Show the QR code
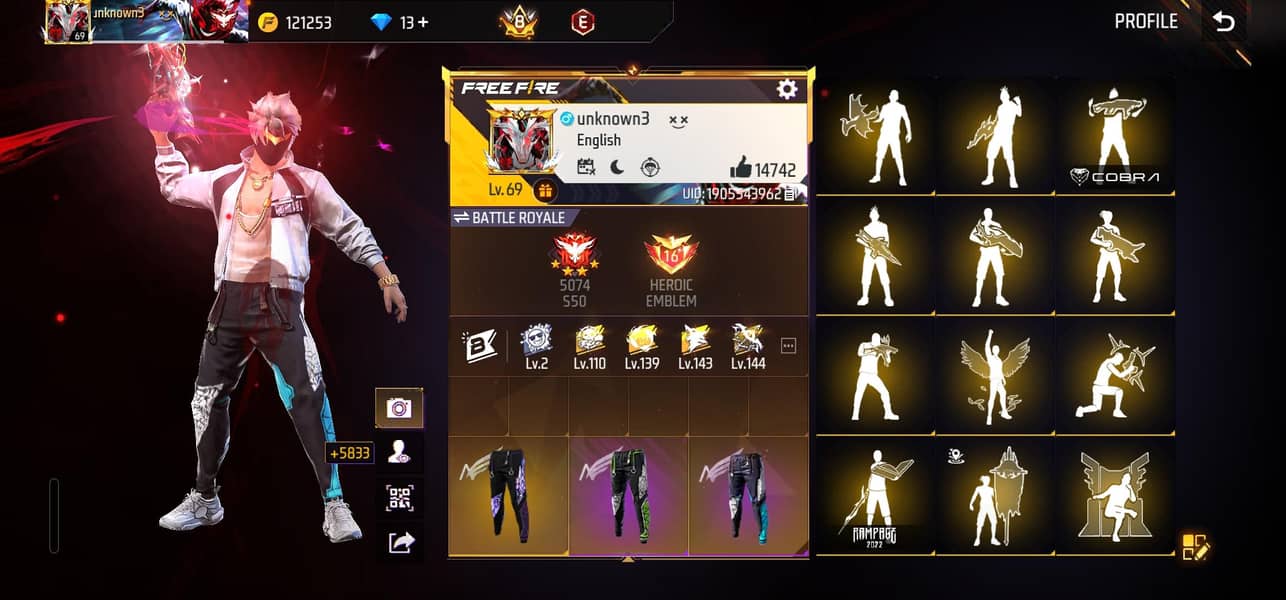This screenshot has width=1286, height=600. [399, 497]
